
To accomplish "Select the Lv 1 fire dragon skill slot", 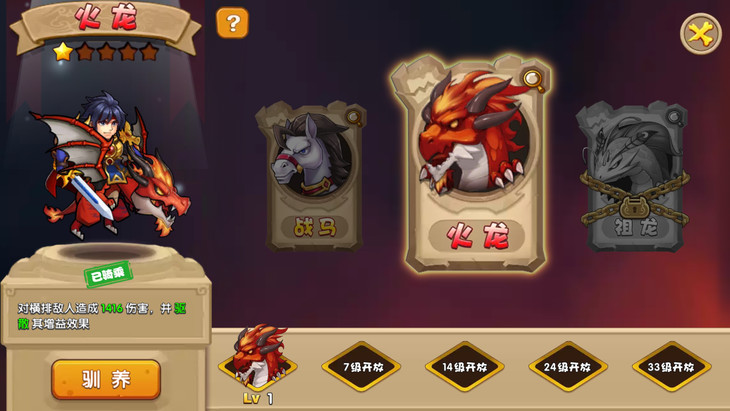I will tap(258, 359).
